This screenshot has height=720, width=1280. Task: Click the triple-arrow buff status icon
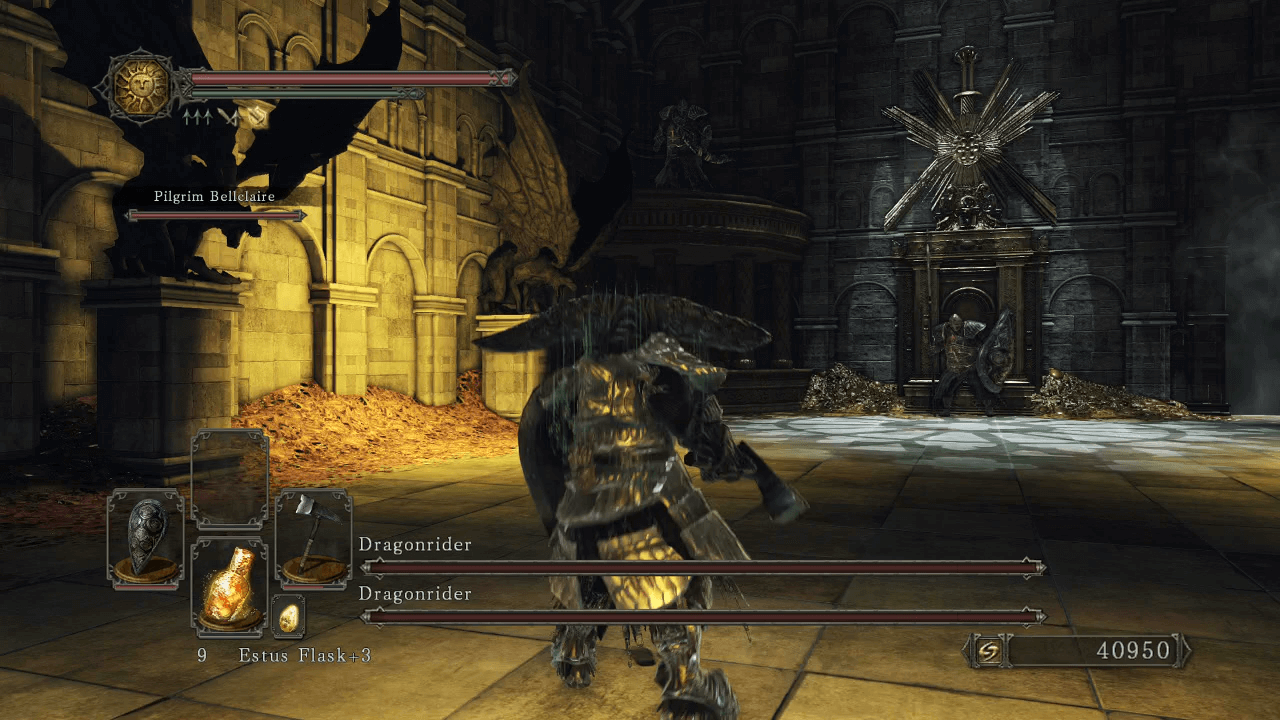[x=196, y=117]
